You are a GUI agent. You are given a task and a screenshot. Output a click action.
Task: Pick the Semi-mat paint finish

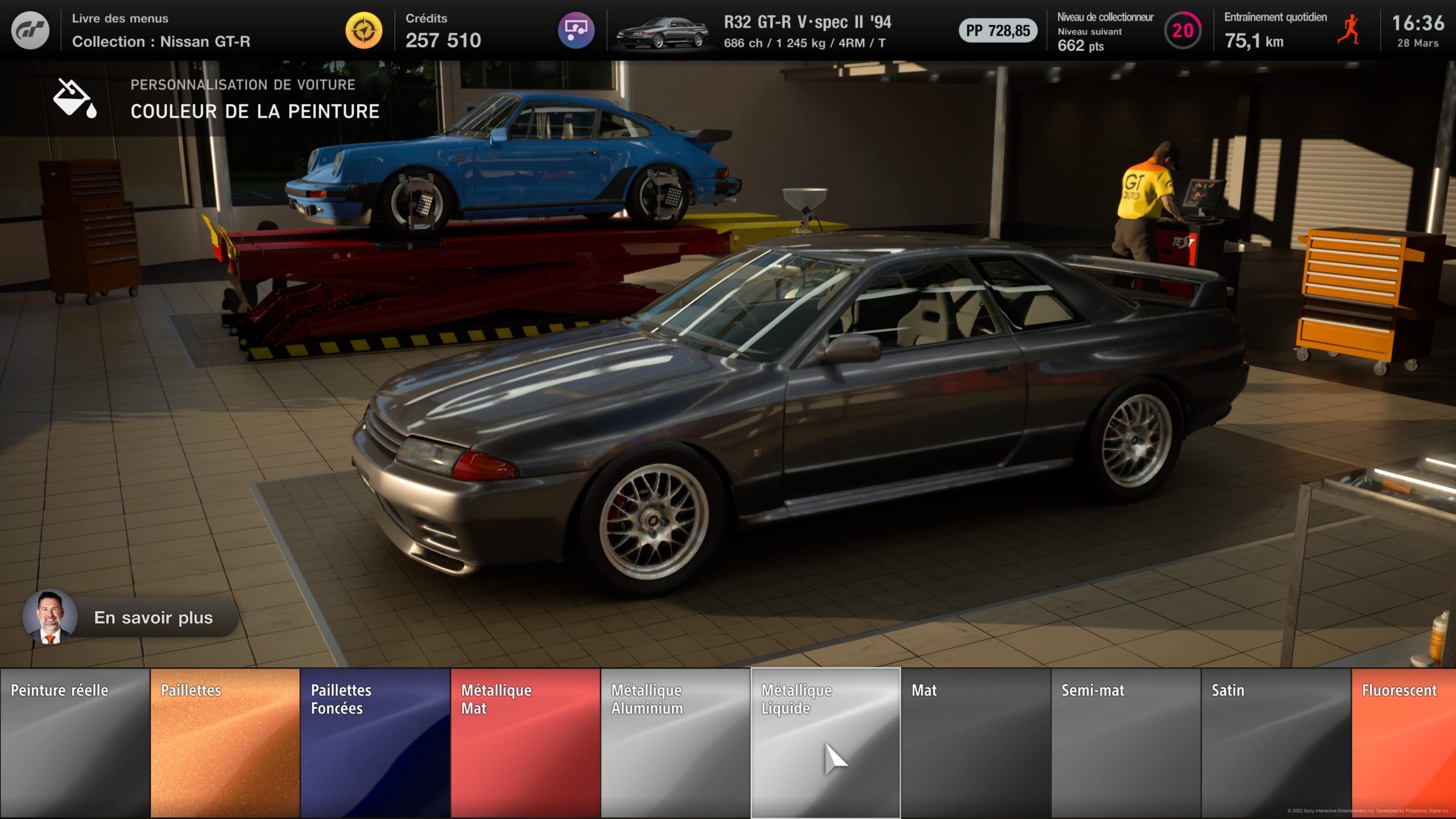1126,743
